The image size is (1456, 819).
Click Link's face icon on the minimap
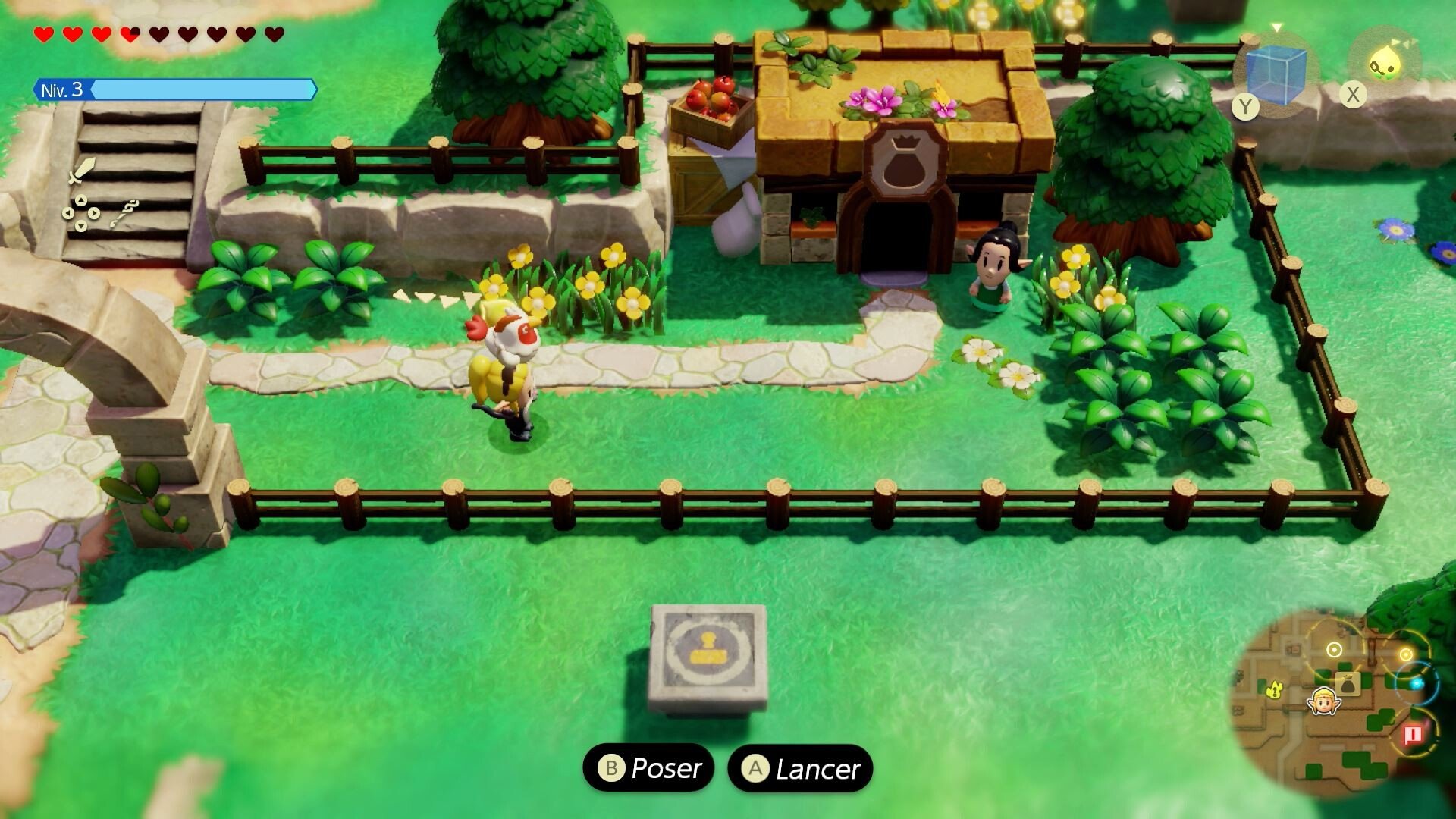[x=1324, y=702]
